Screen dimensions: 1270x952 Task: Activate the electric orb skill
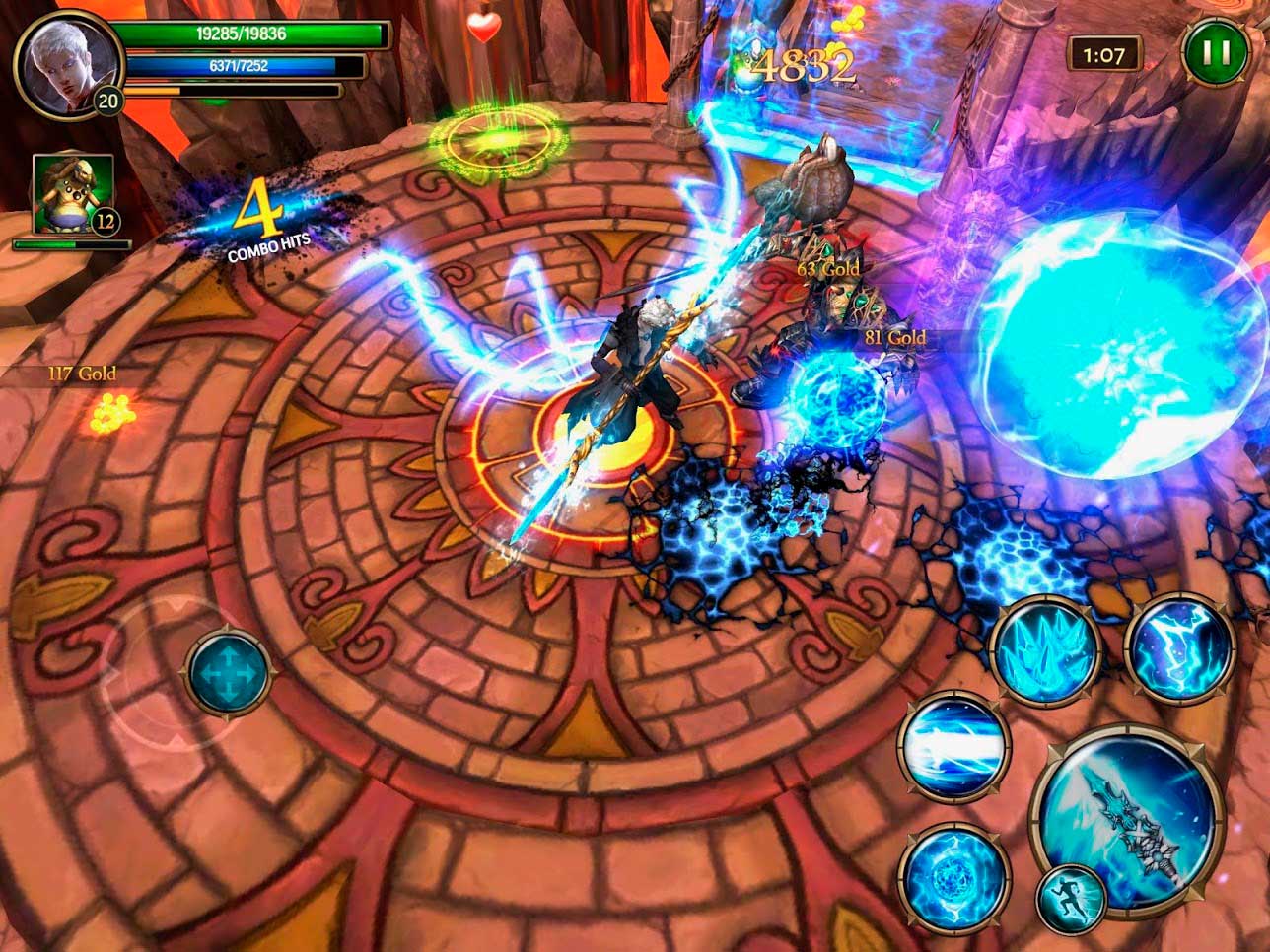pyautogui.click(x=953, y=878)
